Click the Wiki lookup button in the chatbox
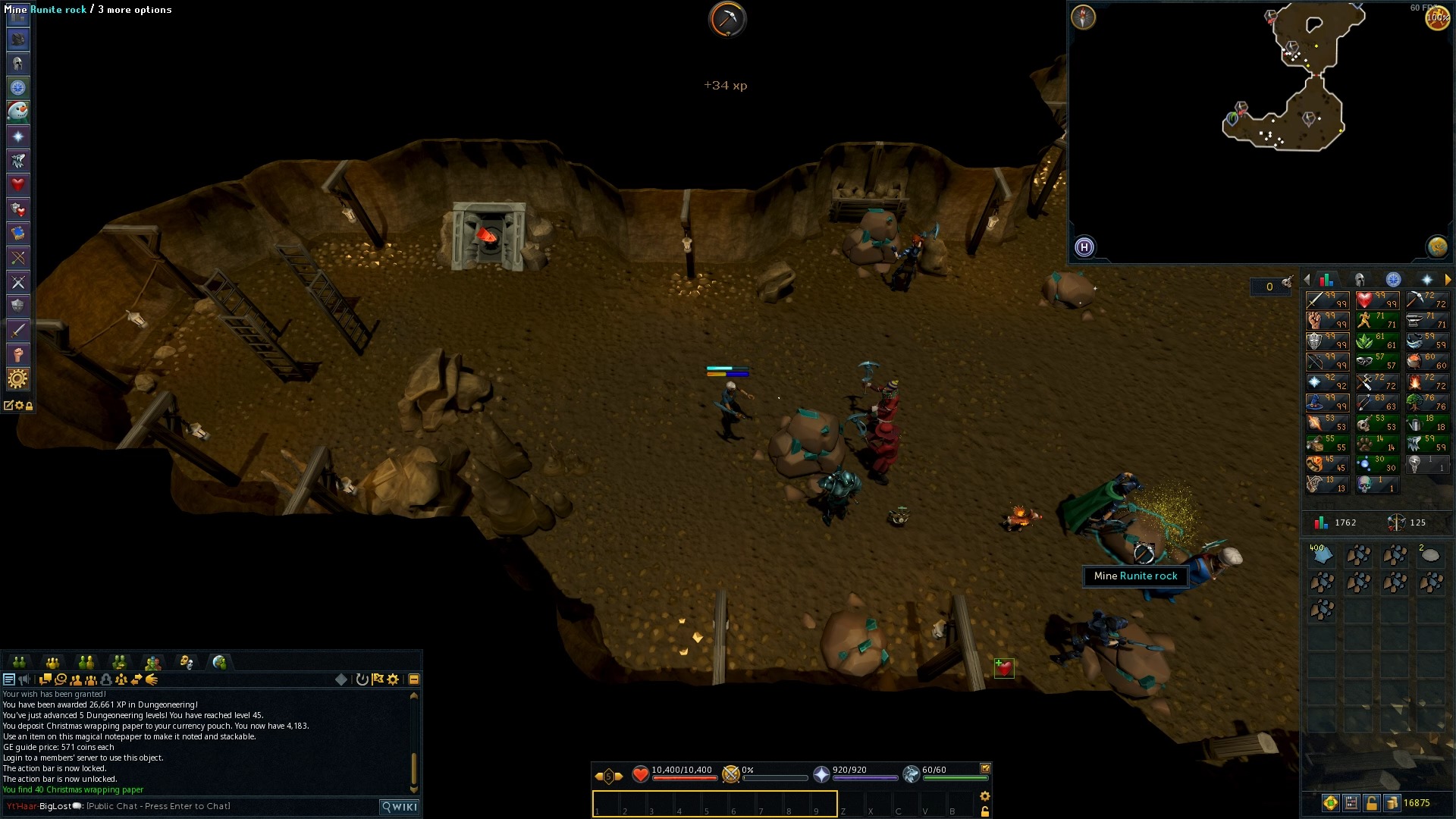The height and width of the screenshot is (819, 1456). (x=399, y=806)
